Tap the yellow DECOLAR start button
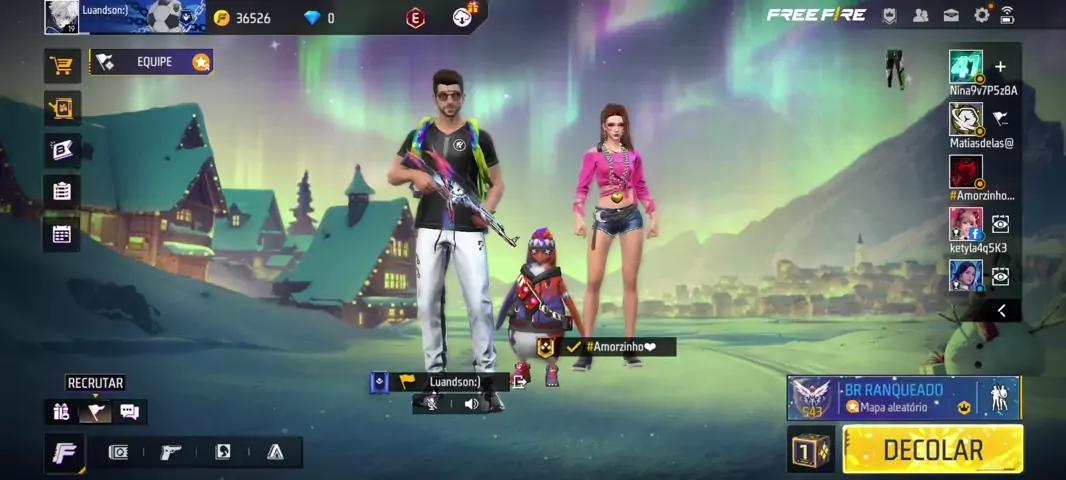1066x480 pixels. [x=932, y=450]
